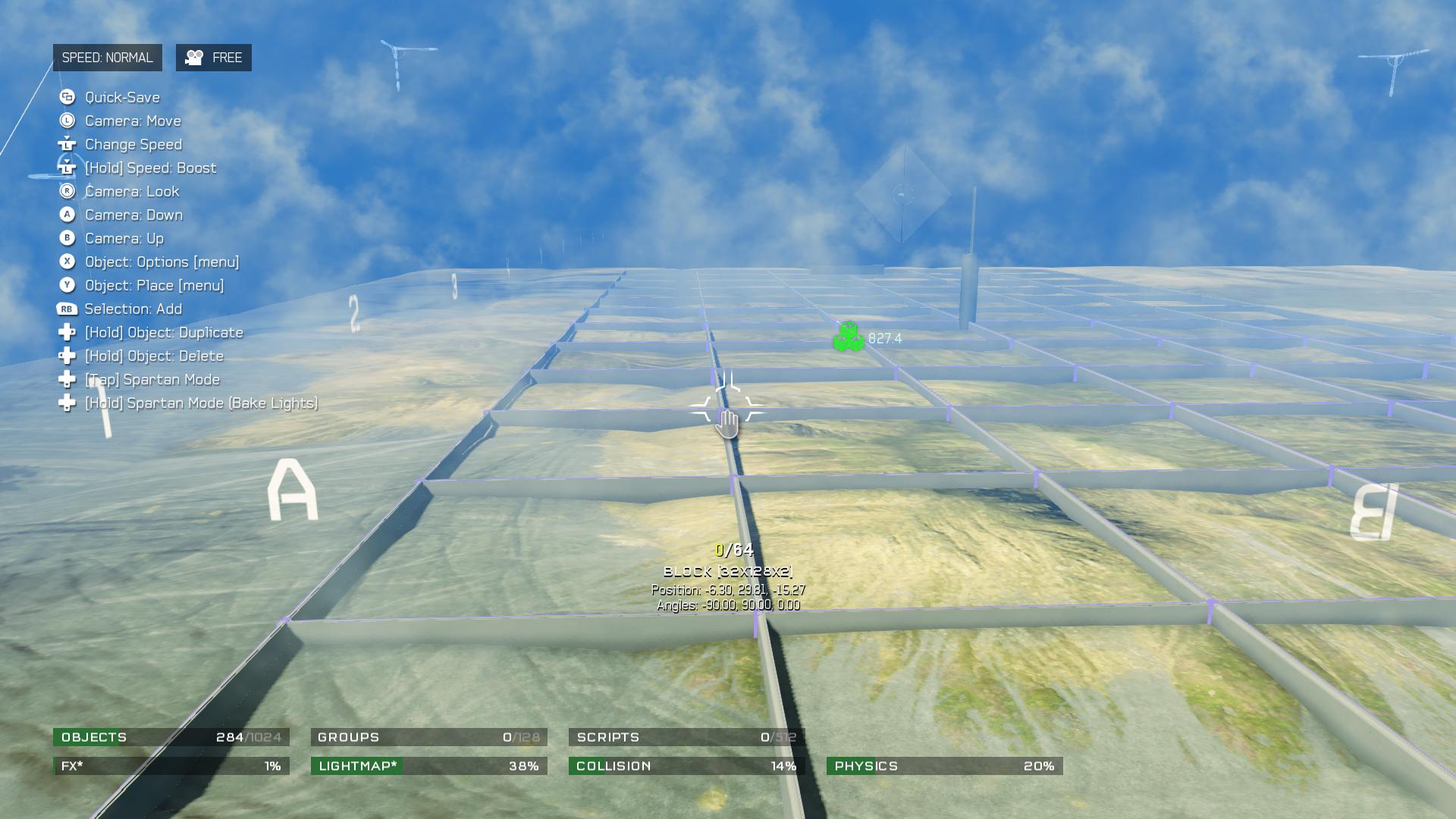Select the green object marker icon
This screenshot has height=819, width=1456.
tap(848, 337)
